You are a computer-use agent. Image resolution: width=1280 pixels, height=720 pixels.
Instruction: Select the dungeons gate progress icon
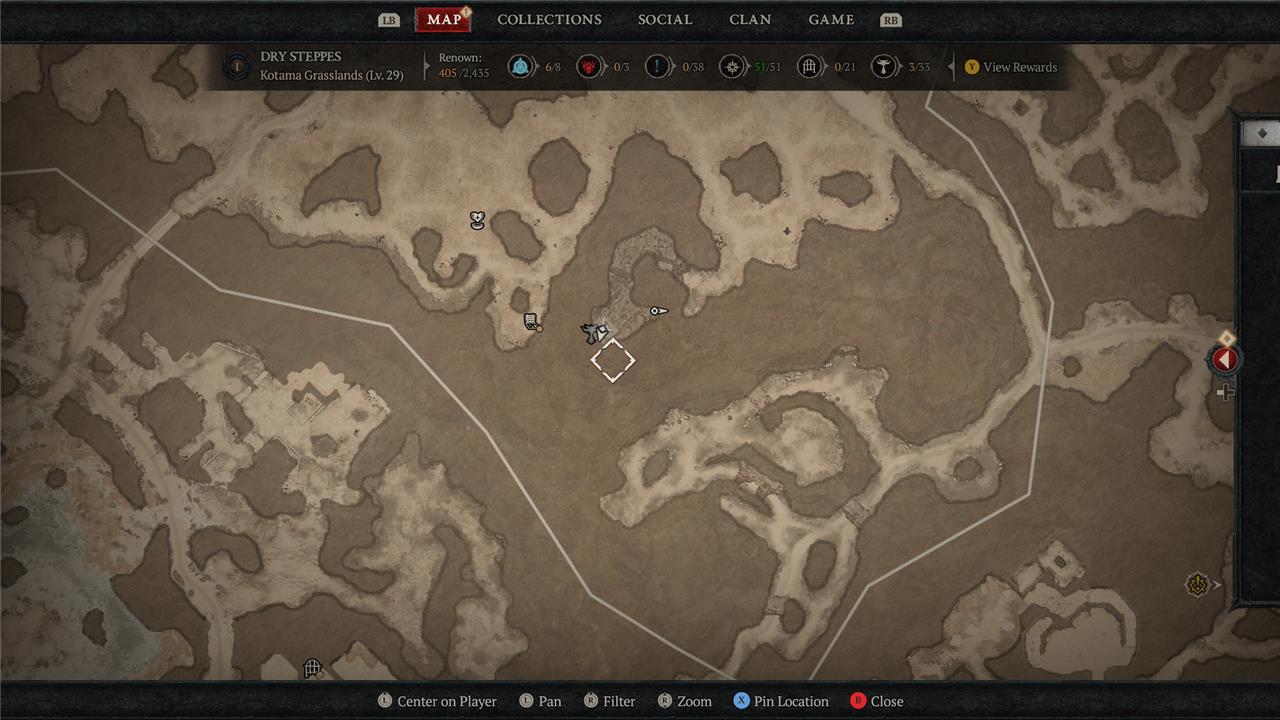click(x=809, y=67)
